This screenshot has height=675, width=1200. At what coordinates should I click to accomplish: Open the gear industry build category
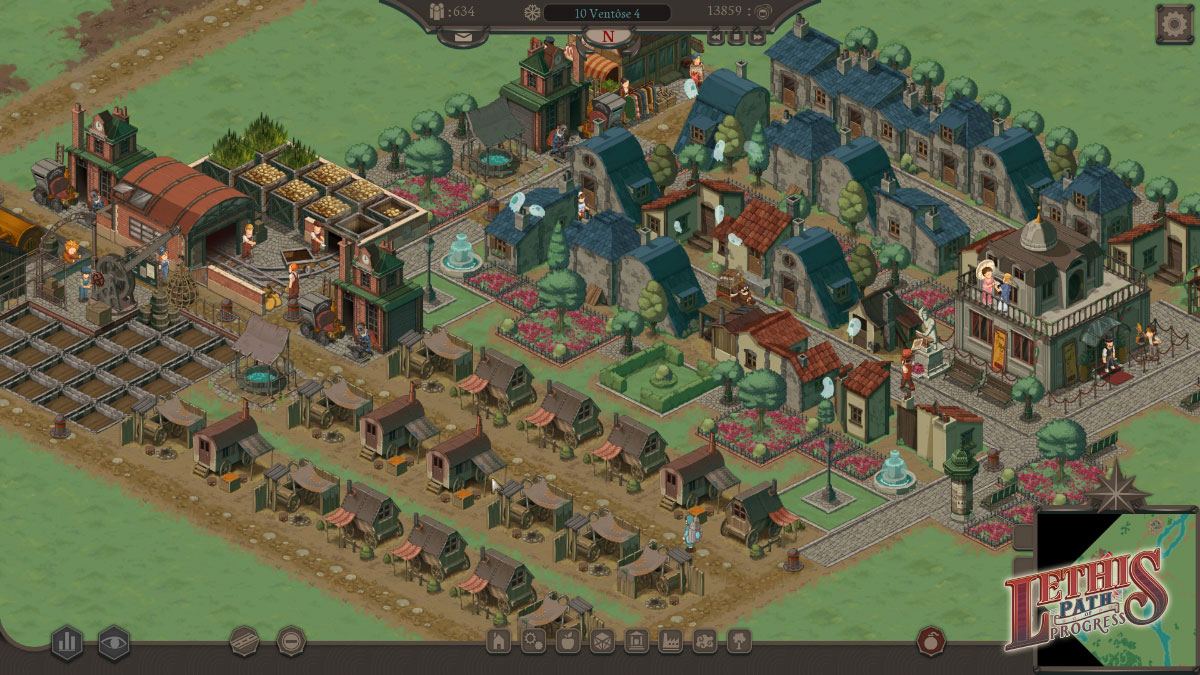point(533,641)
